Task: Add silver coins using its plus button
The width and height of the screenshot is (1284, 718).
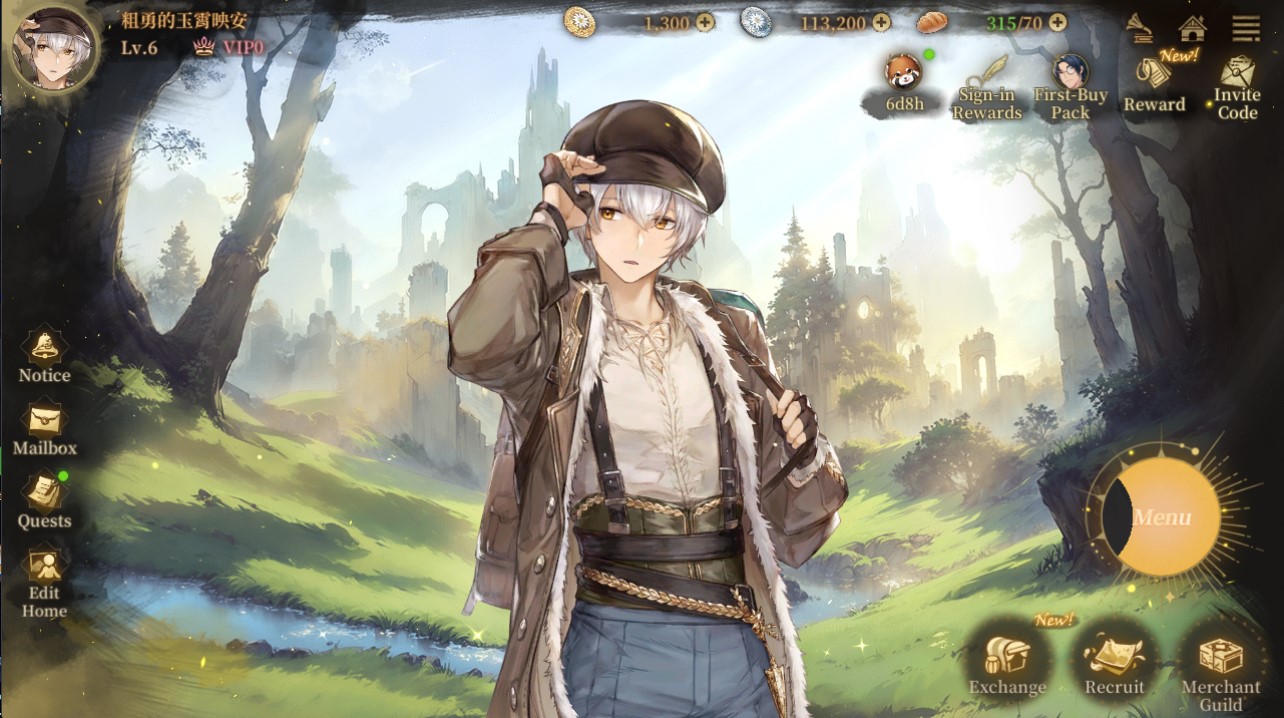Action: 881,22
